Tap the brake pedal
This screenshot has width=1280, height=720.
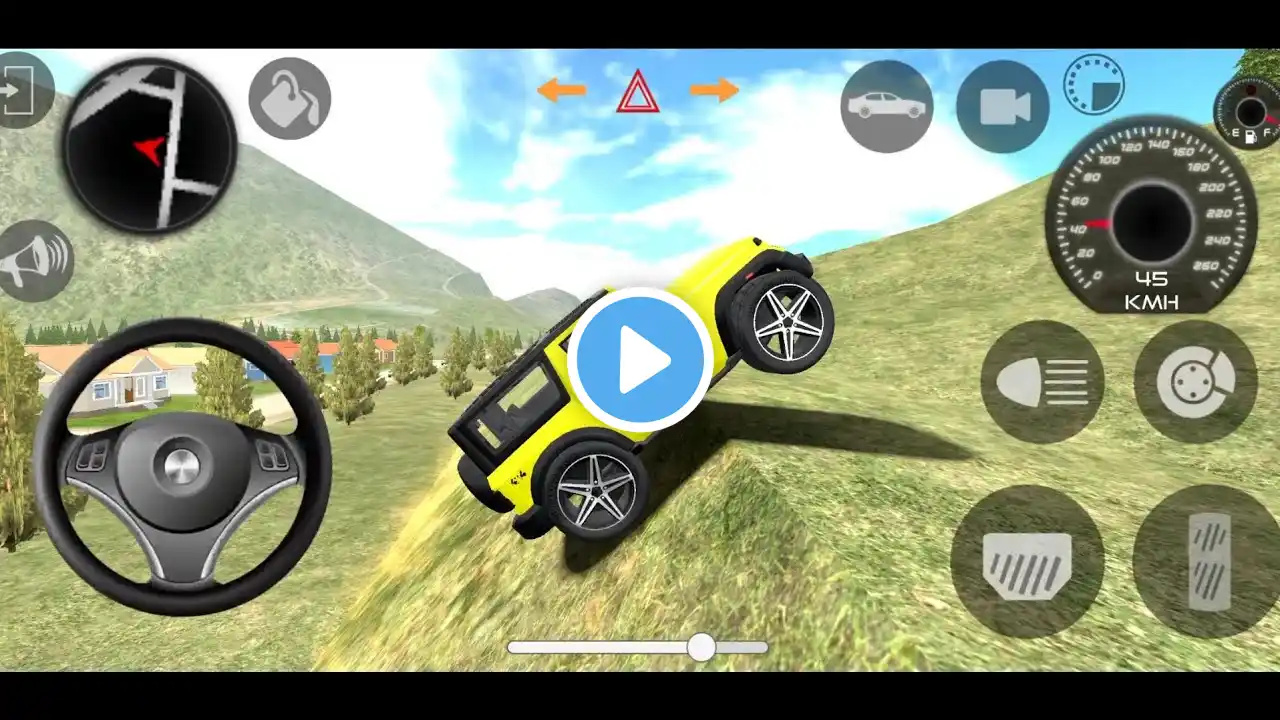tap(1027, 562)
